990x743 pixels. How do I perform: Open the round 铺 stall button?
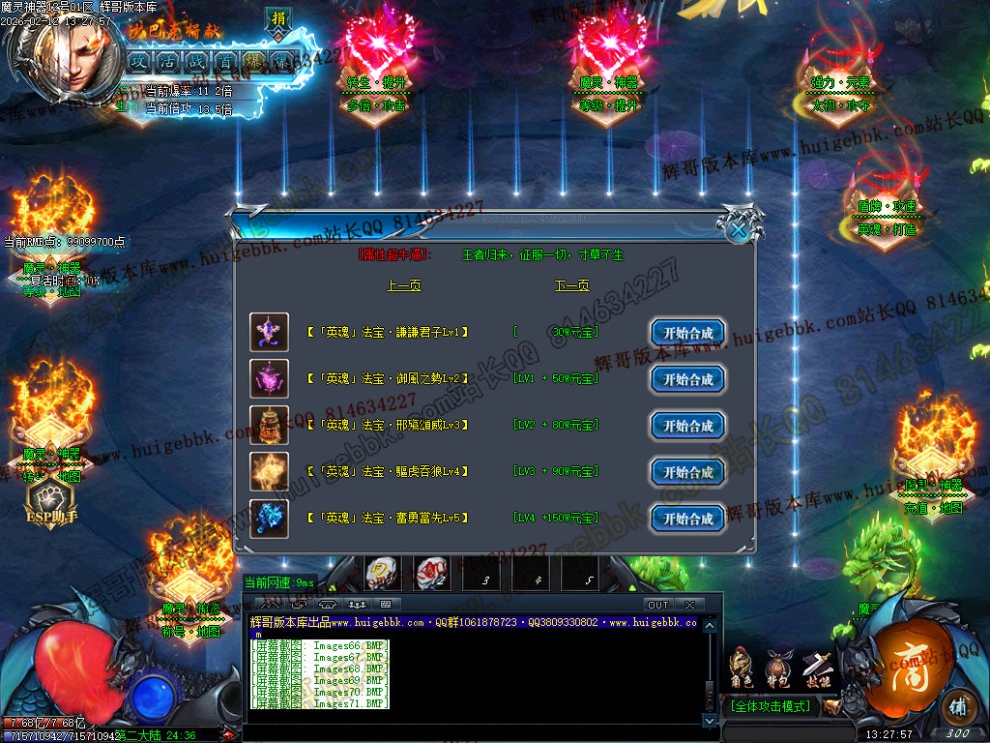point(958,703)
